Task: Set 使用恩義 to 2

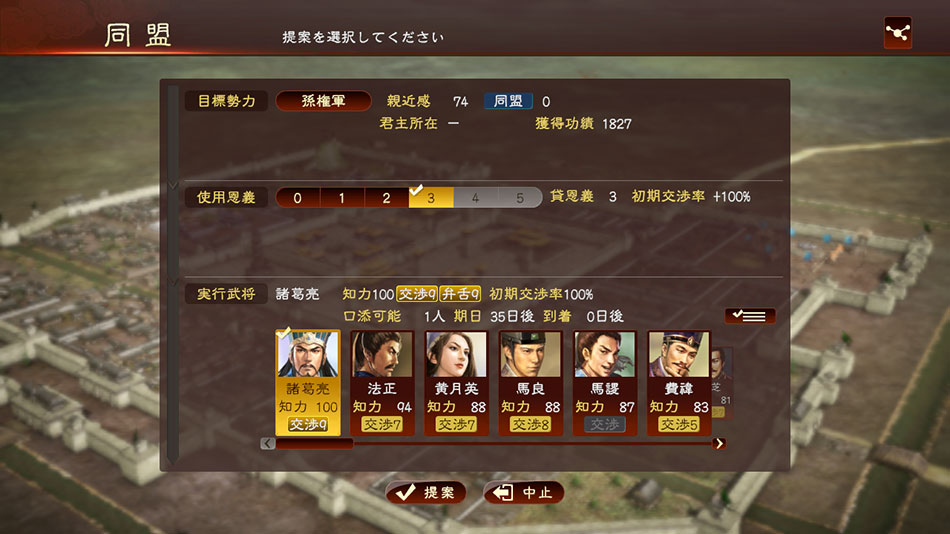Action: (x=386, y=198)
